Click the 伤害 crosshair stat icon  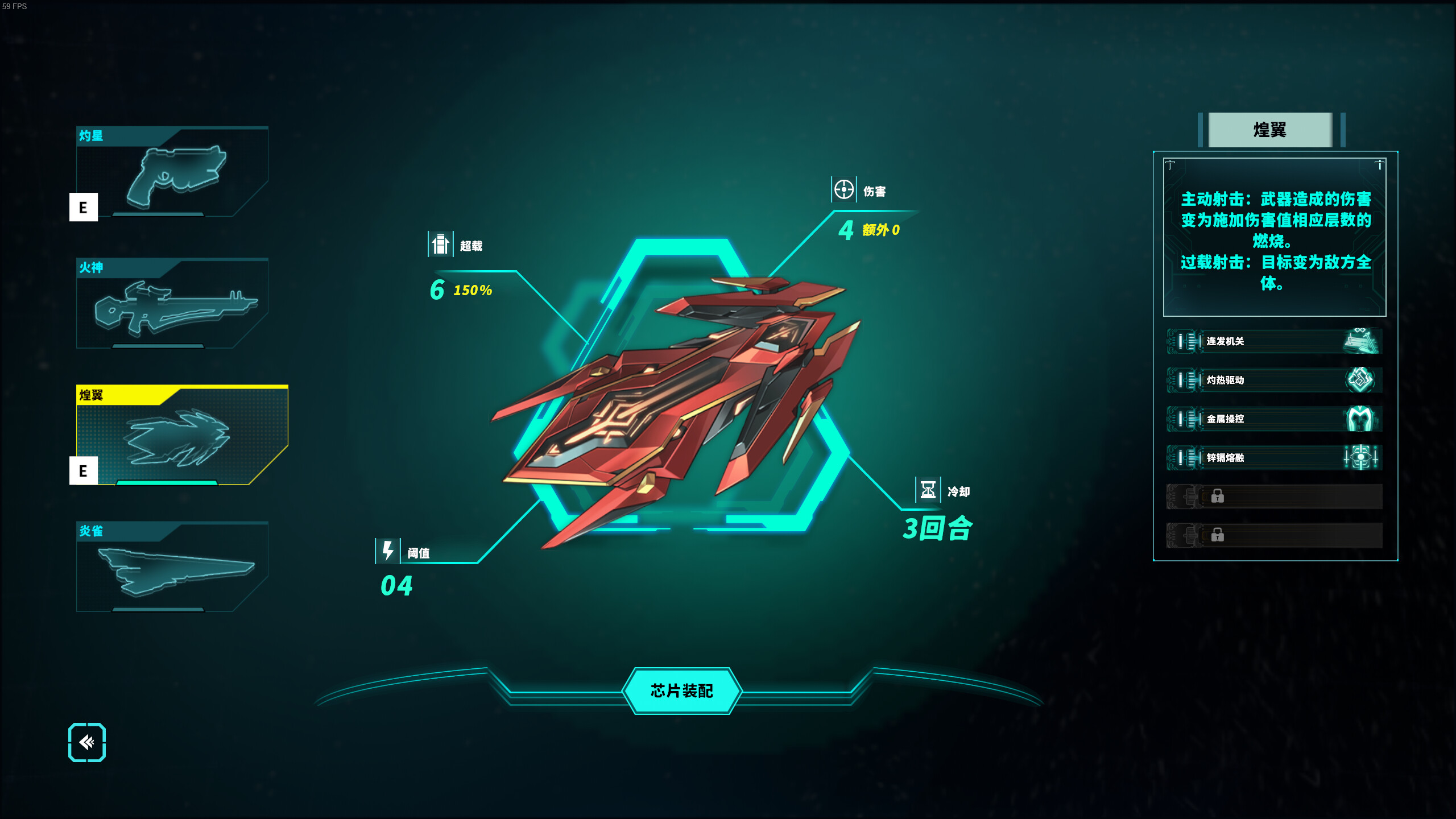coord(843,191)
